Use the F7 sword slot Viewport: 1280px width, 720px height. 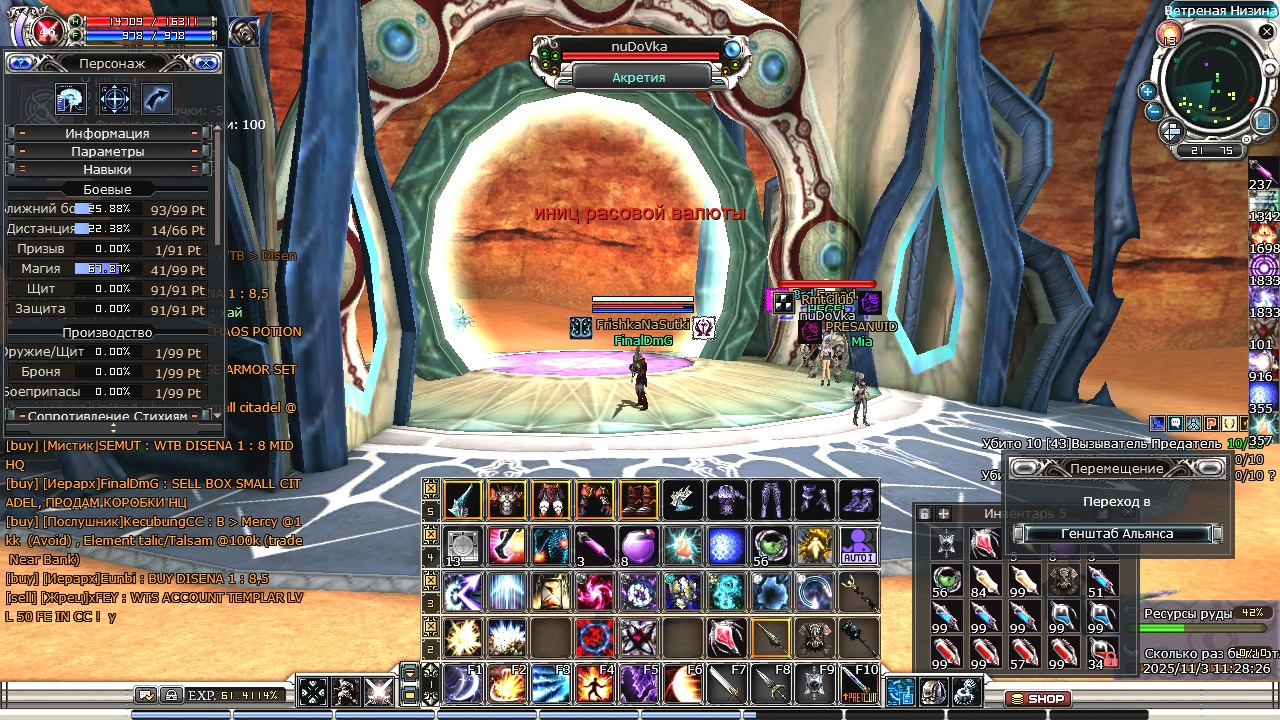coord(727,683)
